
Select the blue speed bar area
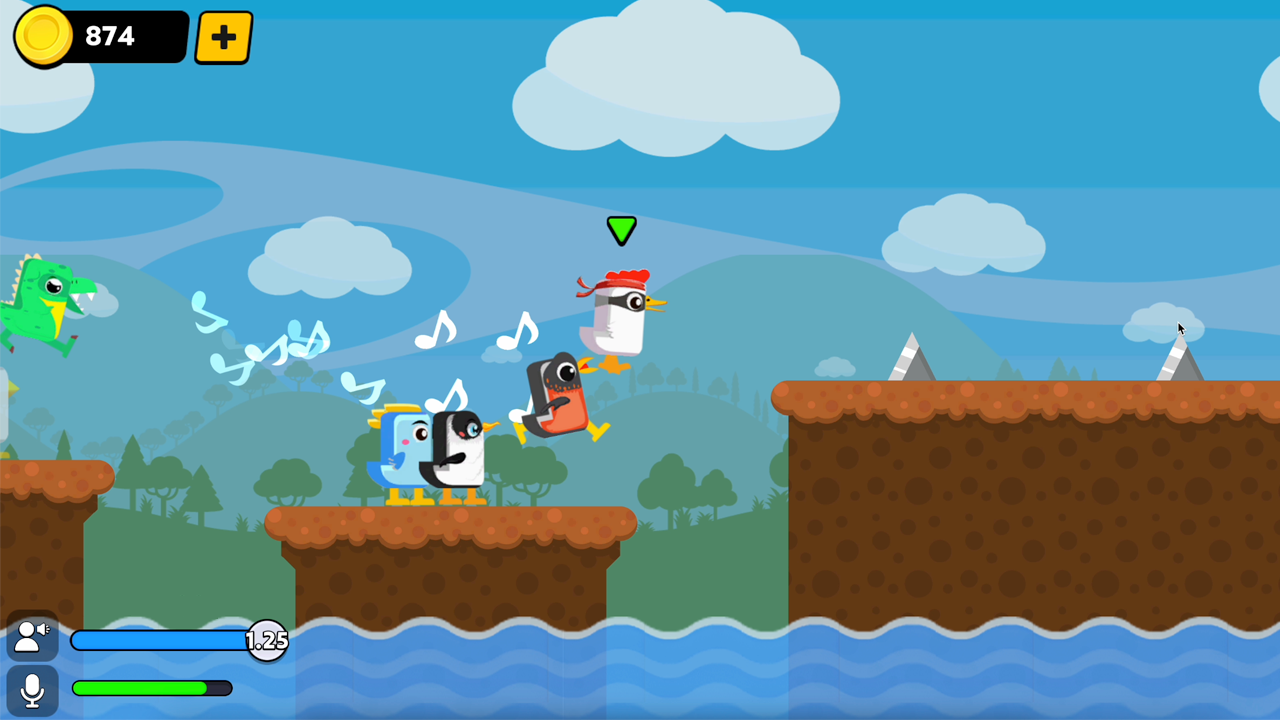point(155,641)
